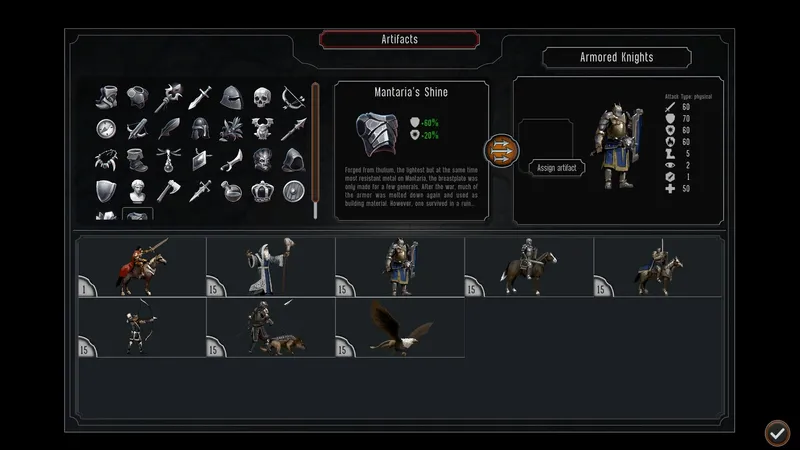The width and height of the screenshot is (800, 450).
Task: Pick the compass artifact
Action: tap(107, 129)
